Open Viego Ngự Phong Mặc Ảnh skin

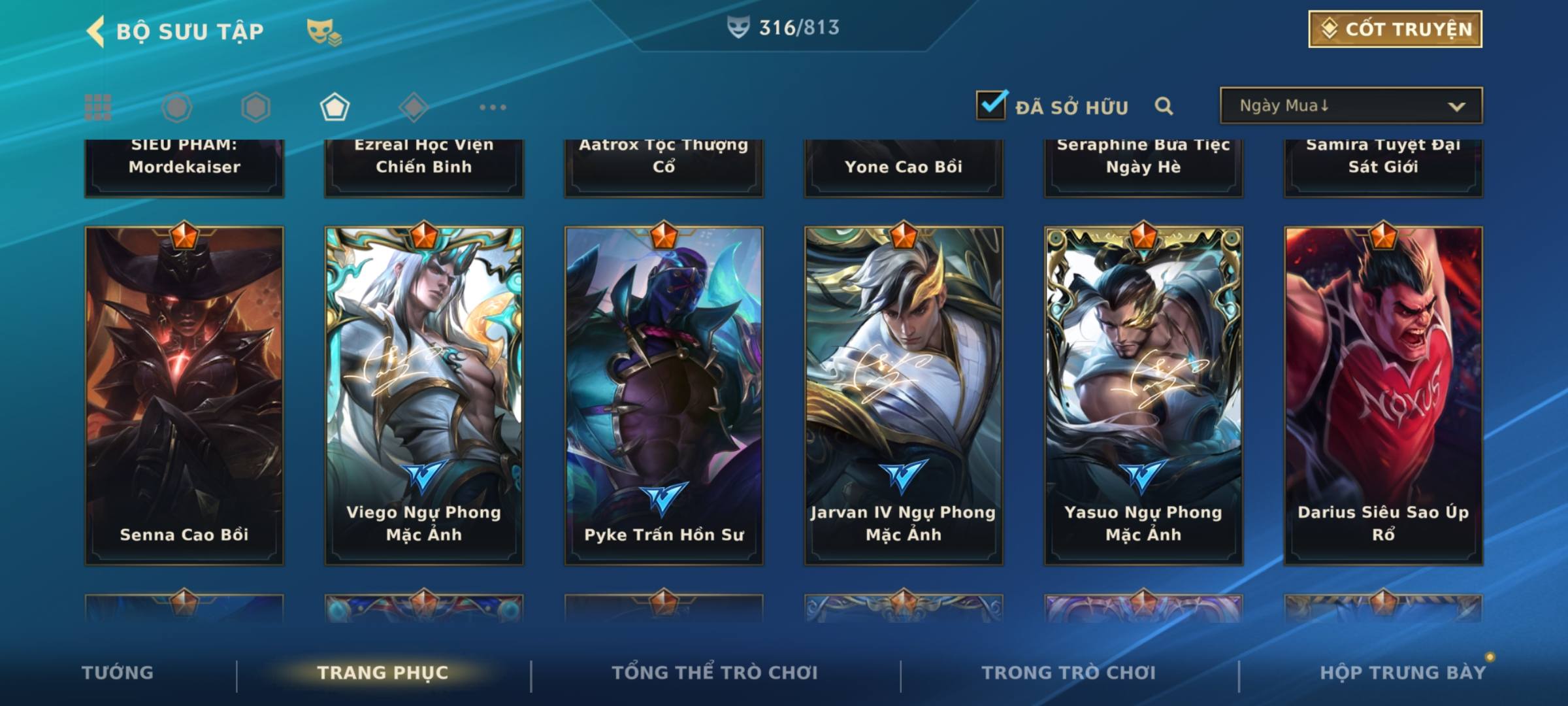(x=424, y=395)
